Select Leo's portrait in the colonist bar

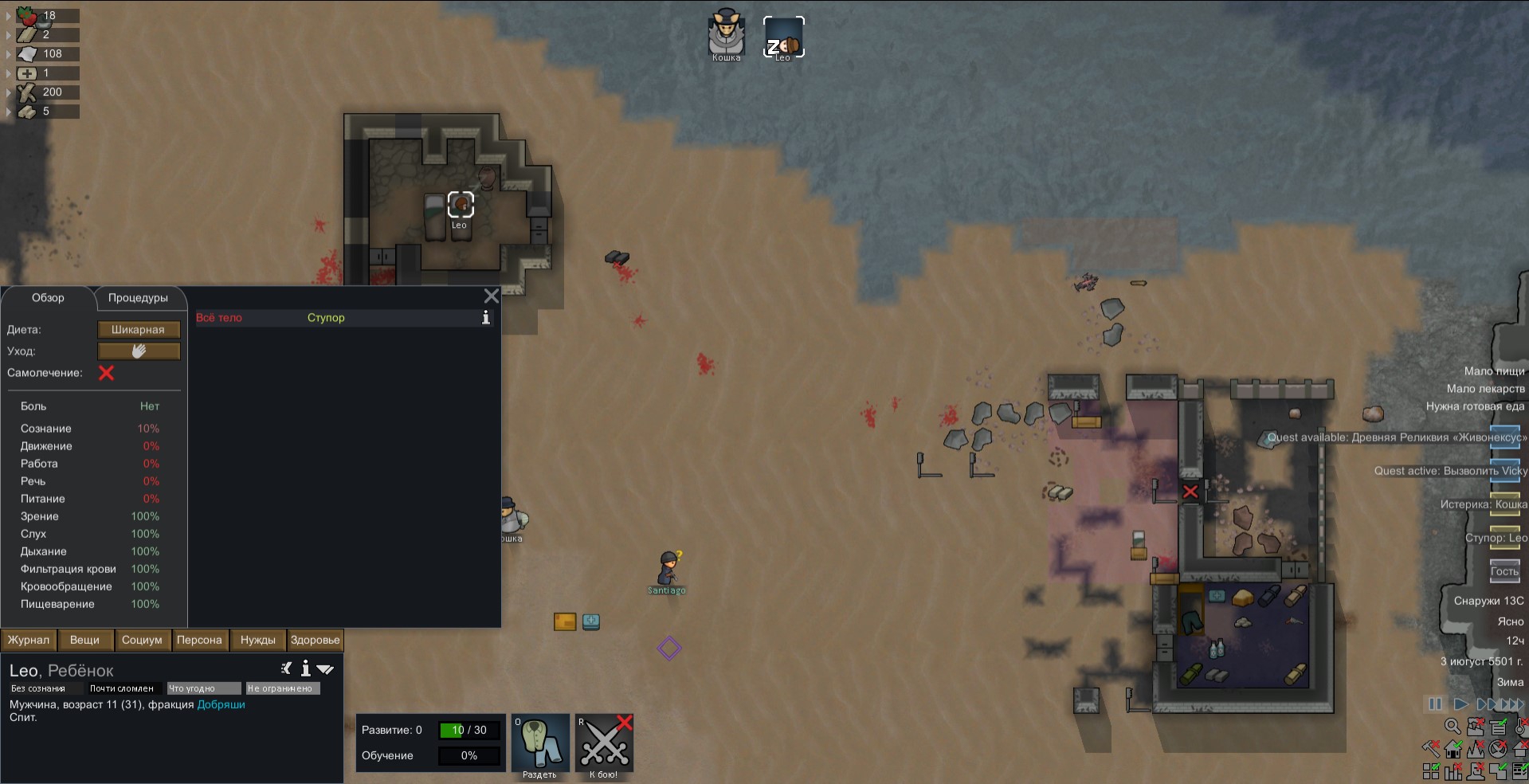(783, 37)
